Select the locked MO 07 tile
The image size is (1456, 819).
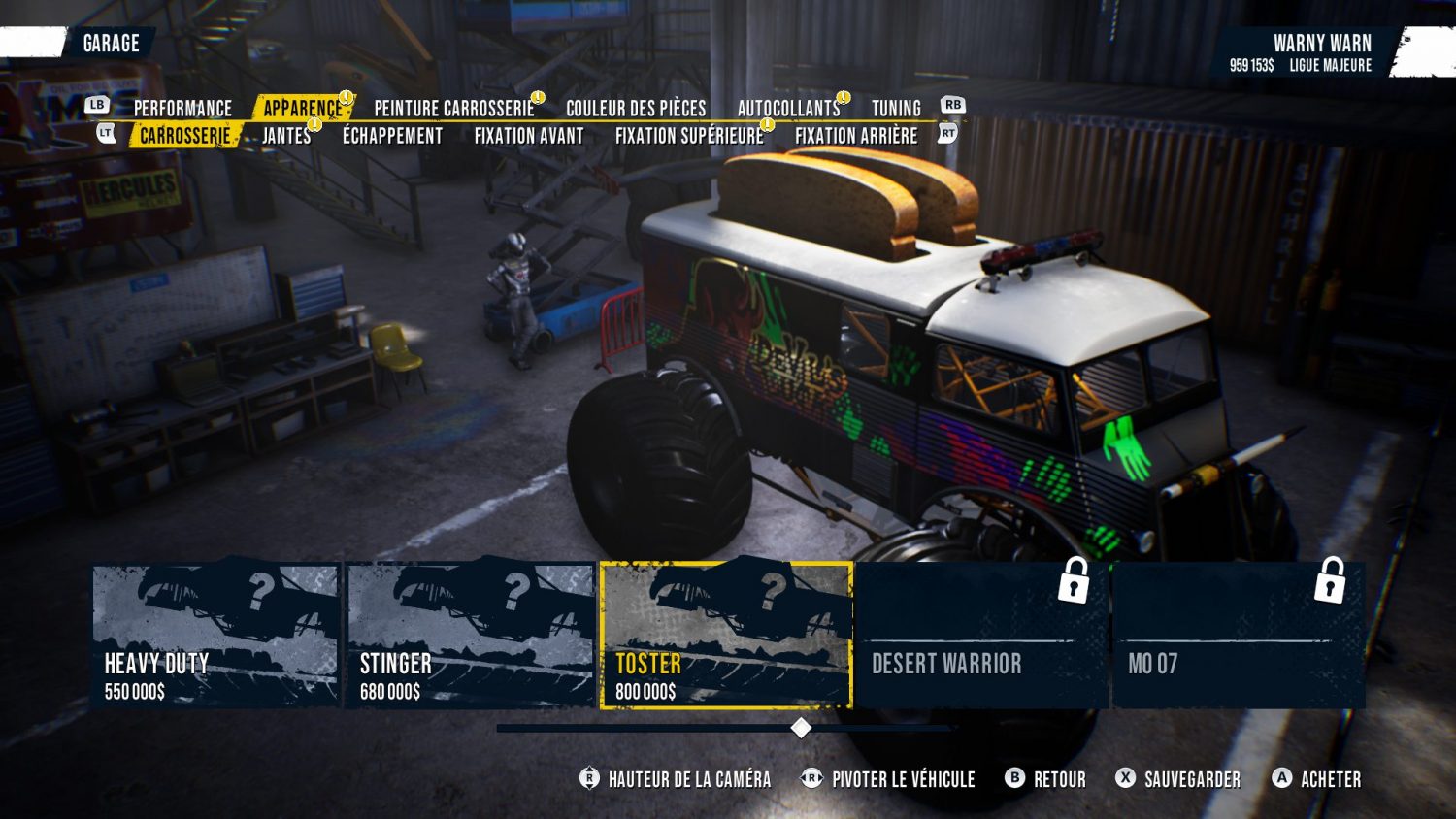(1239, 636)
